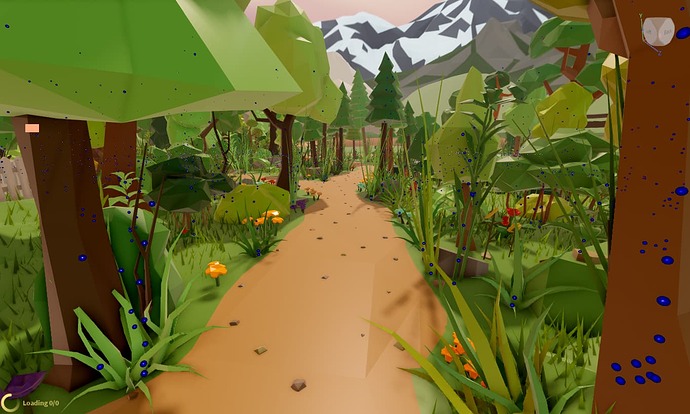Click the view orientation cube gizmo
This screenshot has width=690, height=414.
657,32
